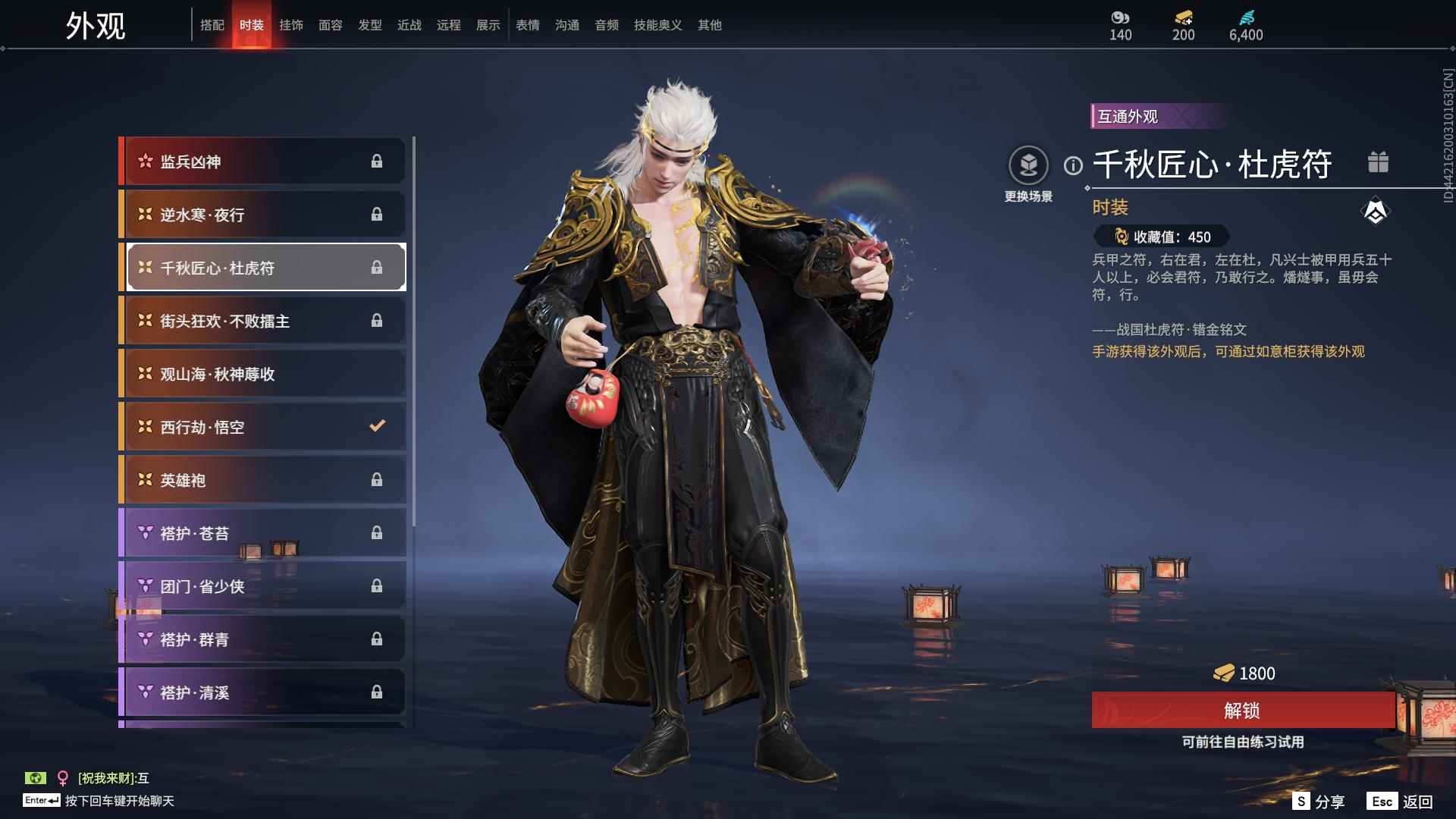Open the info icon beside the outfit name
The width and height of the screenshot is (1456, 819).
click(x=1073, y=165)
